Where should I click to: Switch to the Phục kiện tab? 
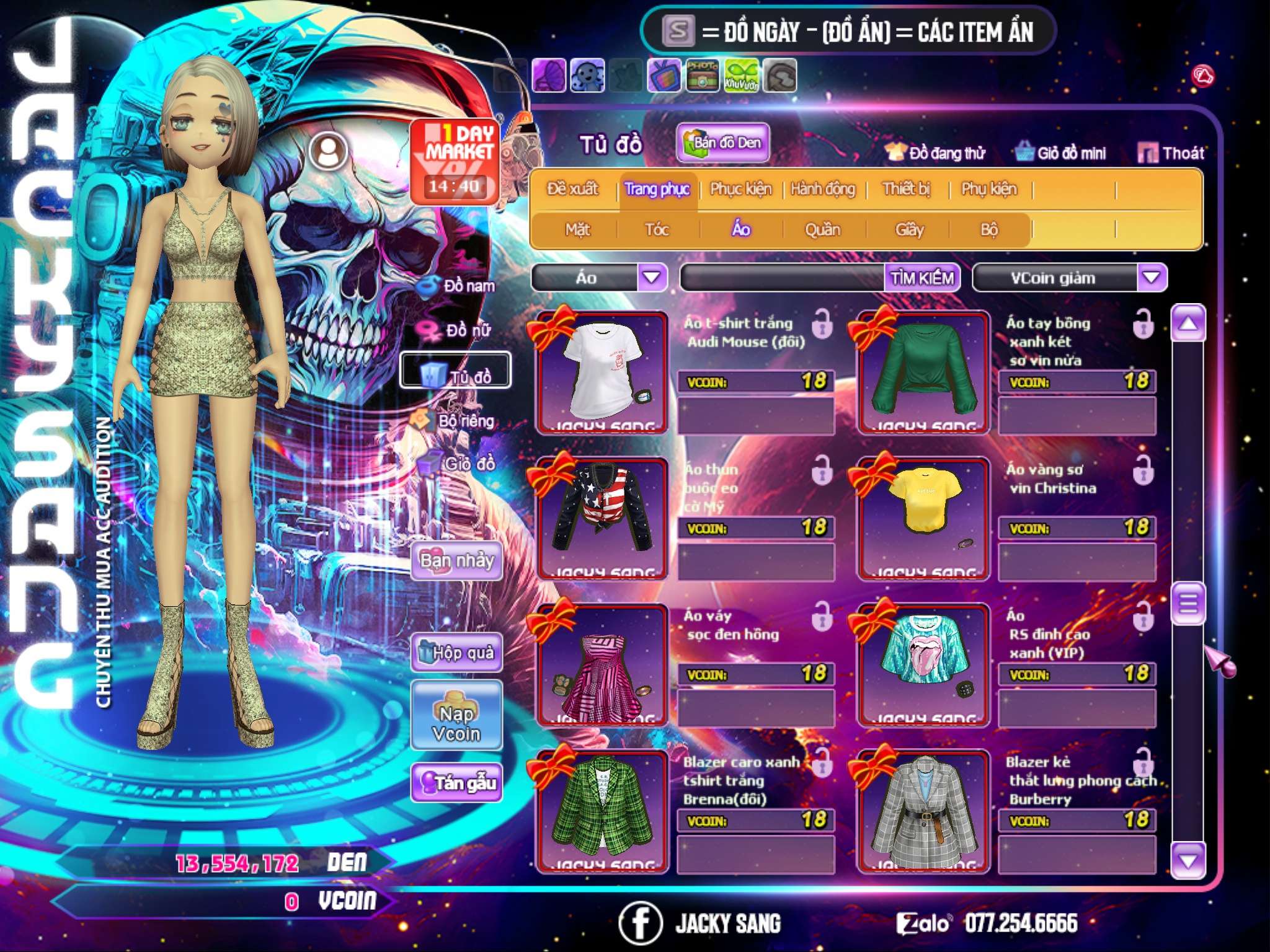tap(740, 189)
